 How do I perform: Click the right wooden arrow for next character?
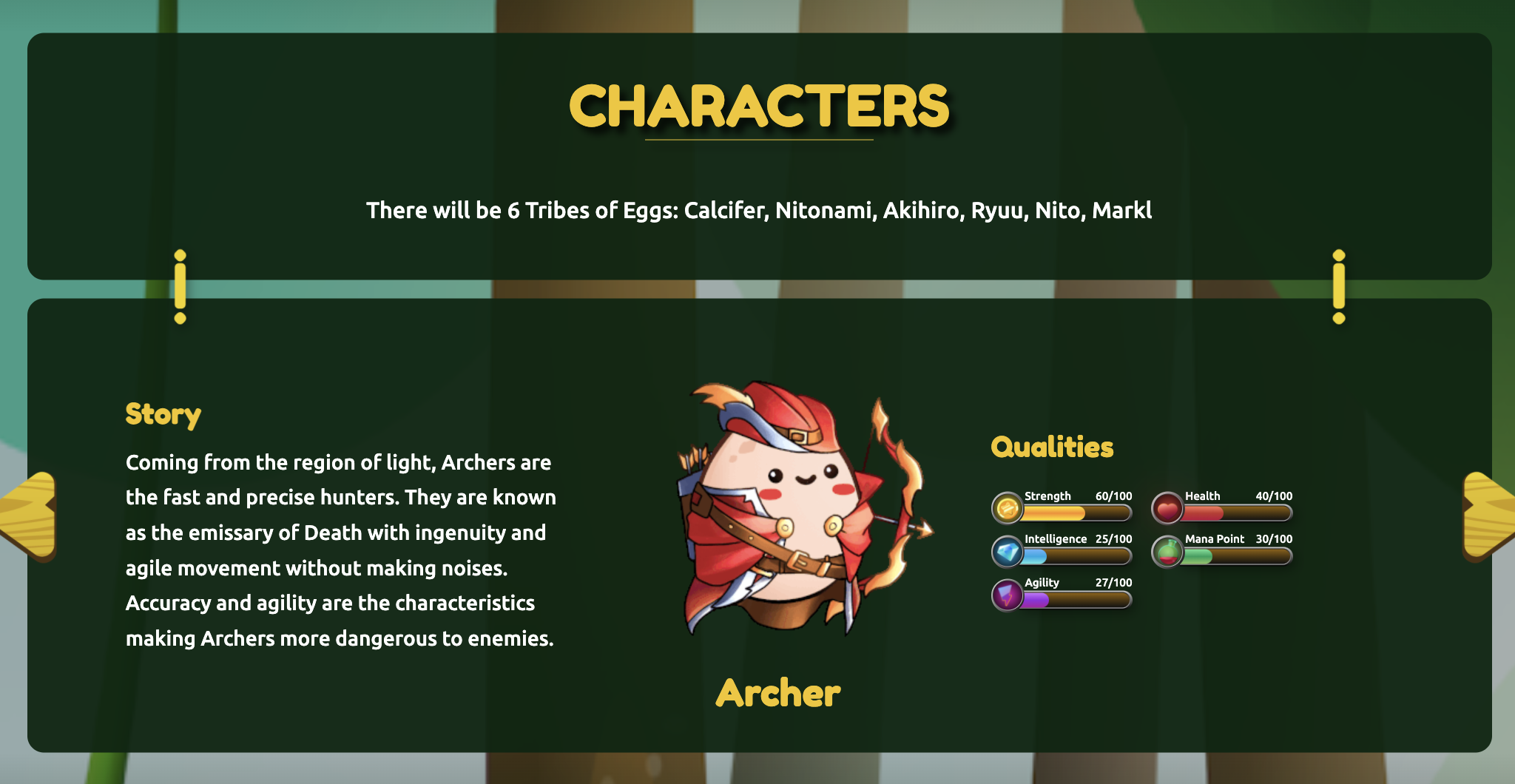point(1487,515)
